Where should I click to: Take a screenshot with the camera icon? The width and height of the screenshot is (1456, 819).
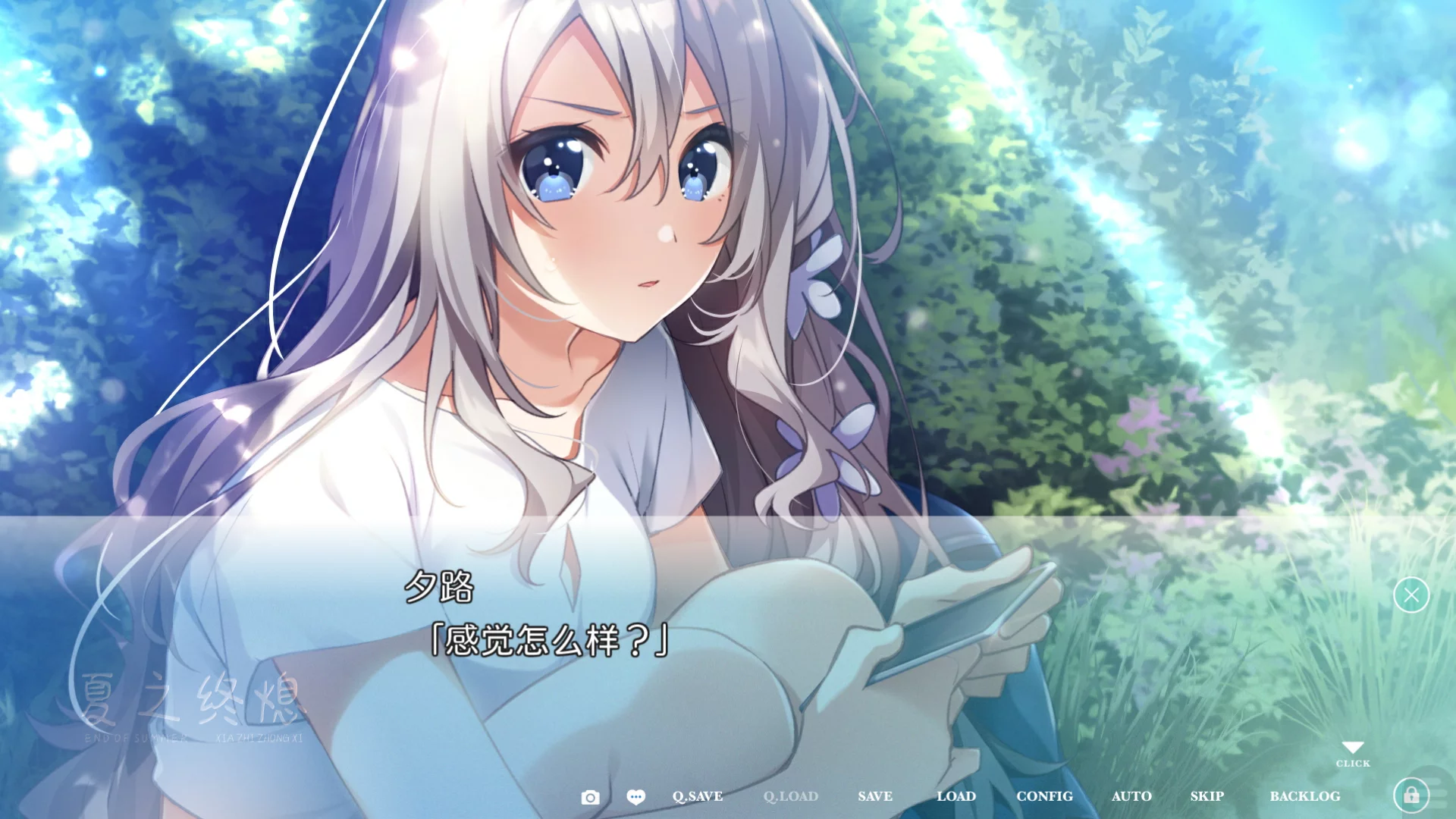(591, 796)
